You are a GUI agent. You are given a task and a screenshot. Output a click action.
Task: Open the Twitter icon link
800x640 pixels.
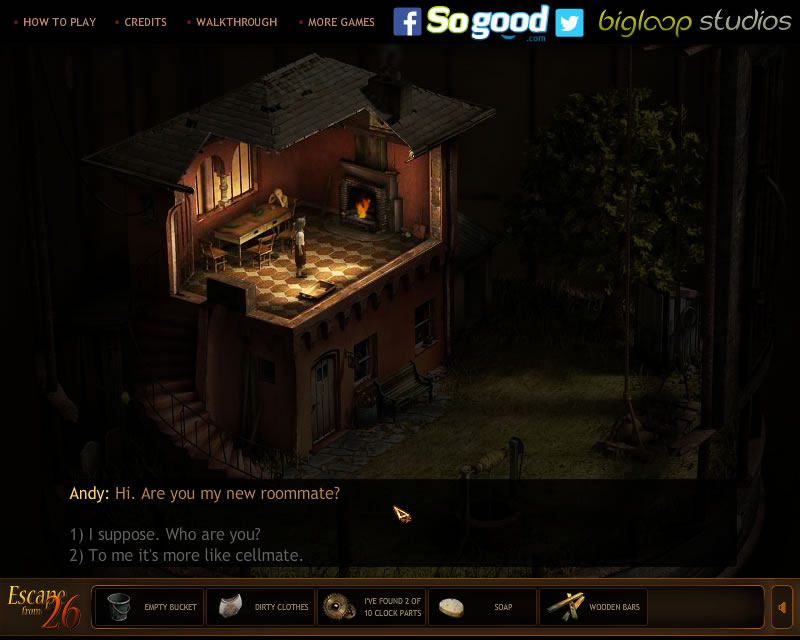click(569, 22)
